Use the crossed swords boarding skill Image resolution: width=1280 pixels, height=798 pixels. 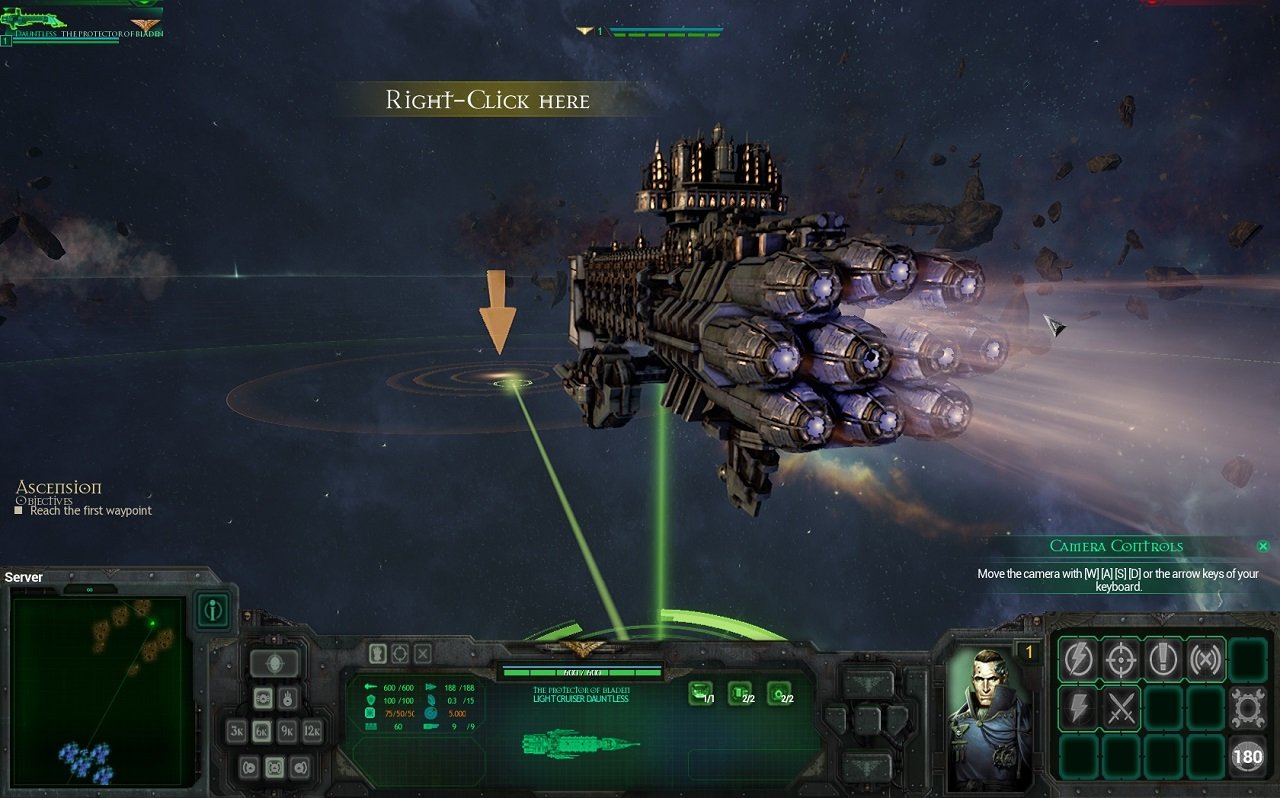click(1122, 706)
